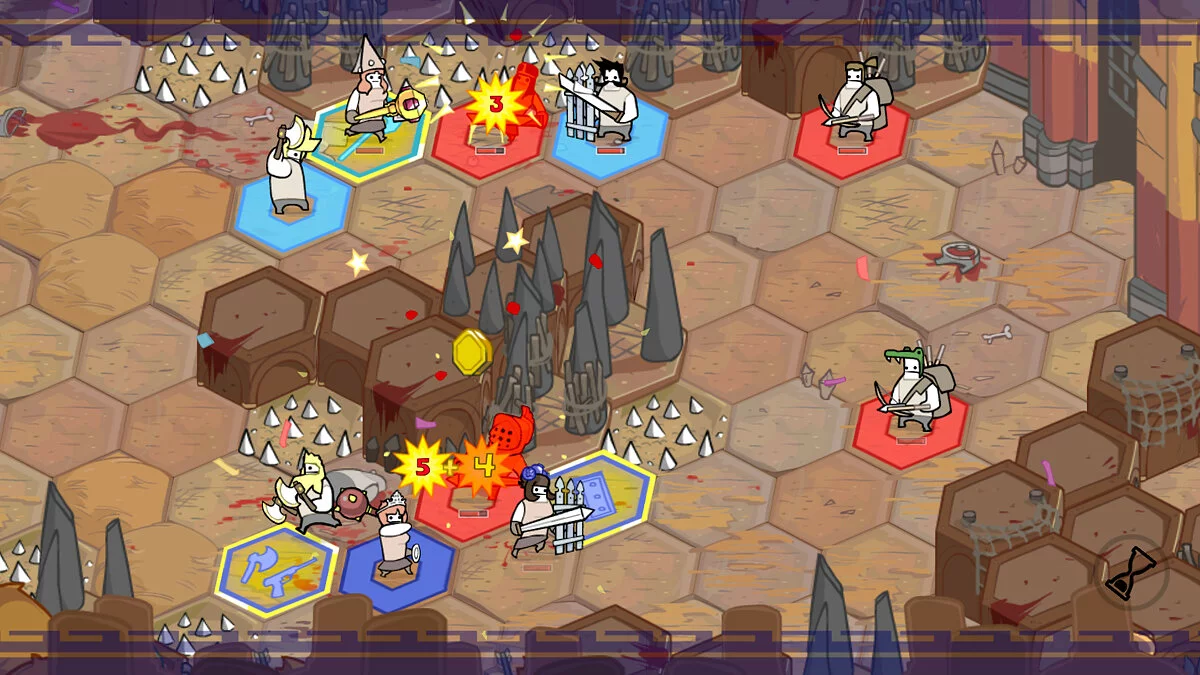Target the crocodile-hat archer on the red tile
The image size is (1200, 675).
911,390
